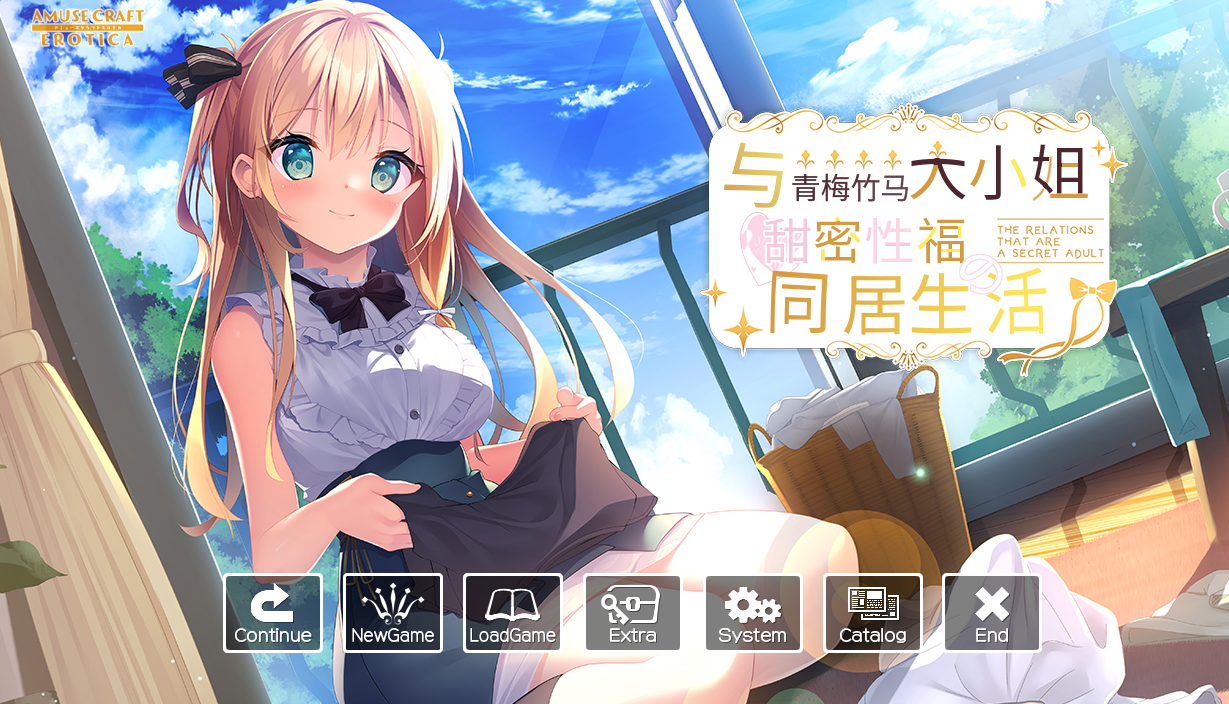The image size is (1229, 704).
Task: Open the Extra gallery menu
Action: [632, 613]
